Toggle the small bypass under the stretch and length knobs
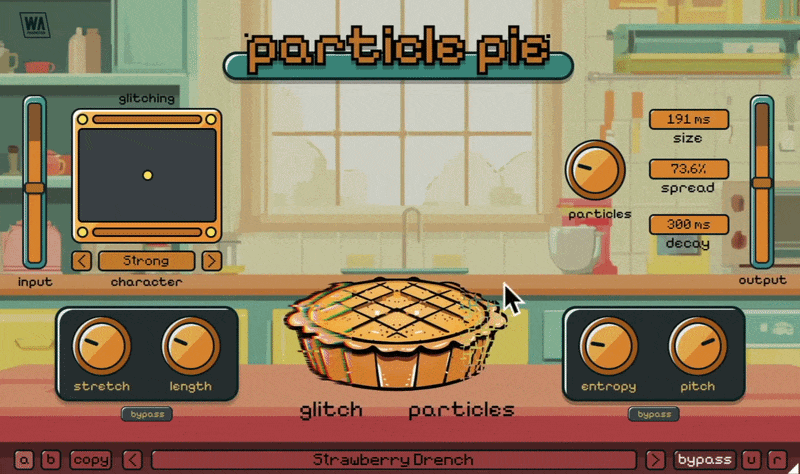The height and width of the screenshot is (474, 800). click(x=146, y=414)
